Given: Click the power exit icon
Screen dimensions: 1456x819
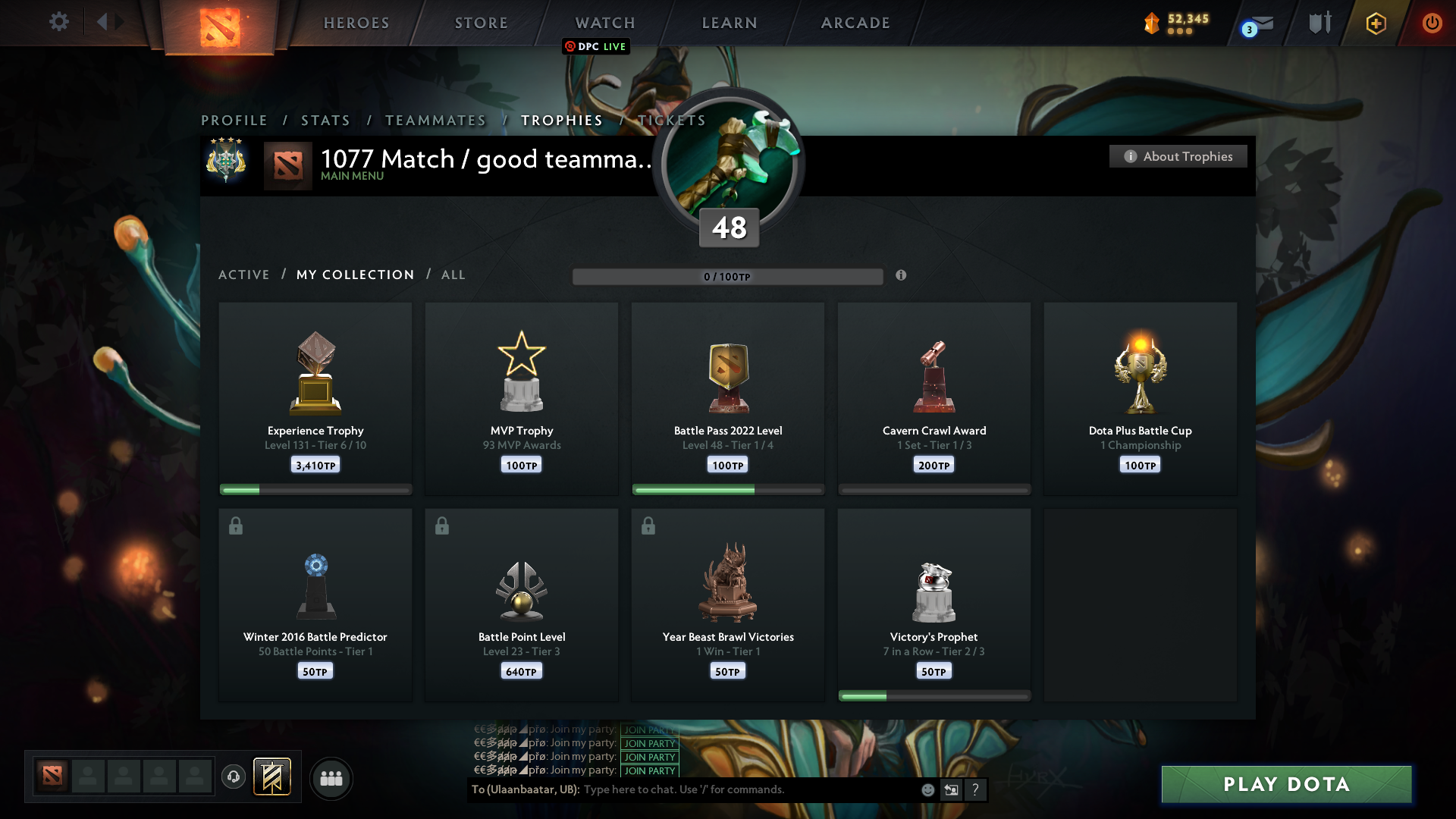Looking at the screenshot, I should click(1432, 23).
